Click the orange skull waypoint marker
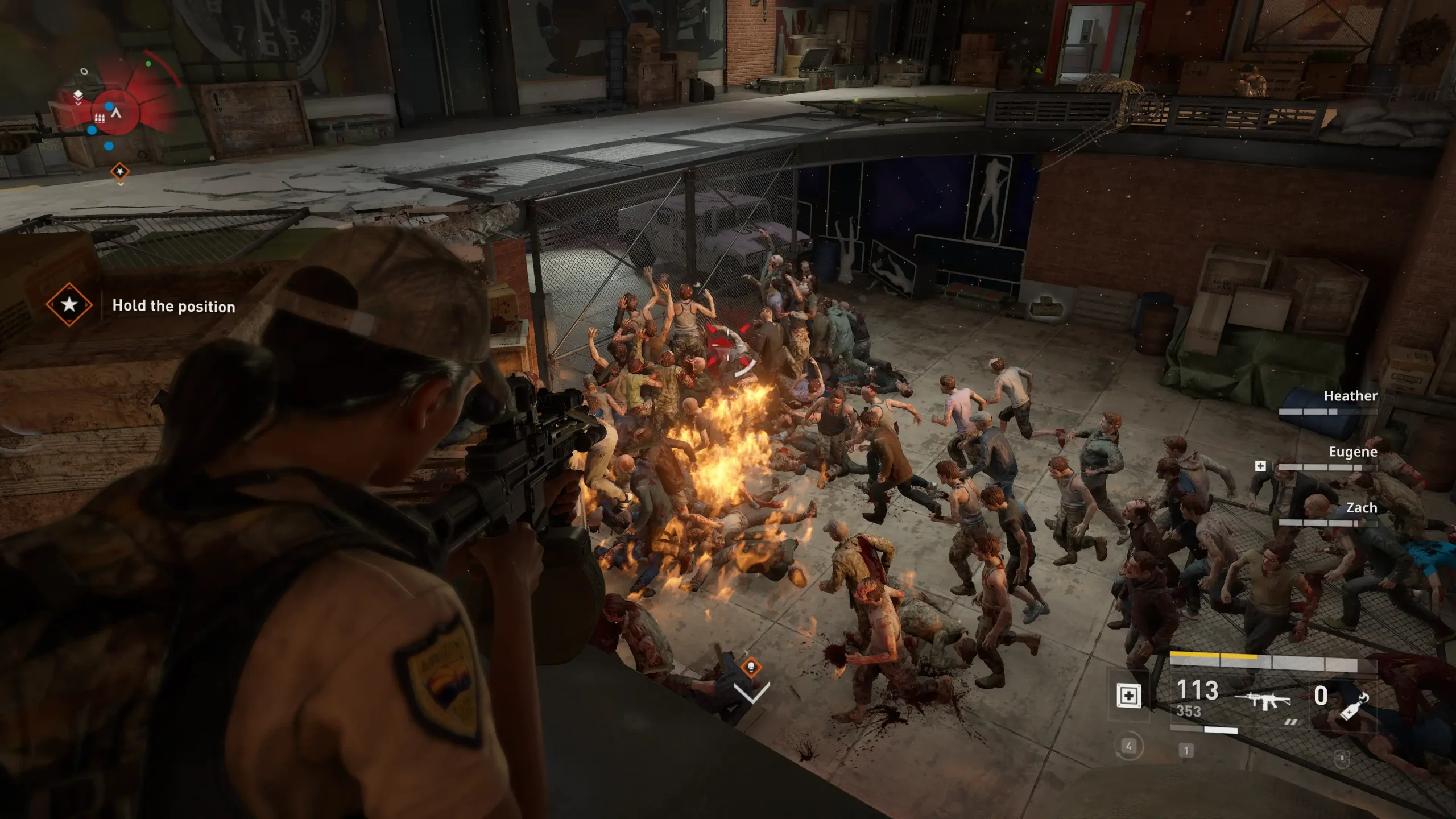The image size is (1456, 819). point(751,667)
